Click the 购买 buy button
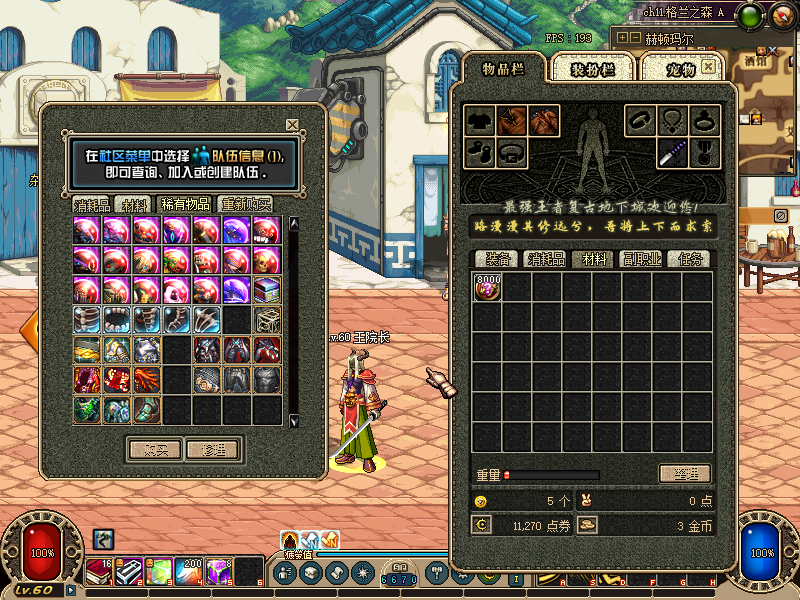This screenshot has width=800, height=600. tap(154, 450)
